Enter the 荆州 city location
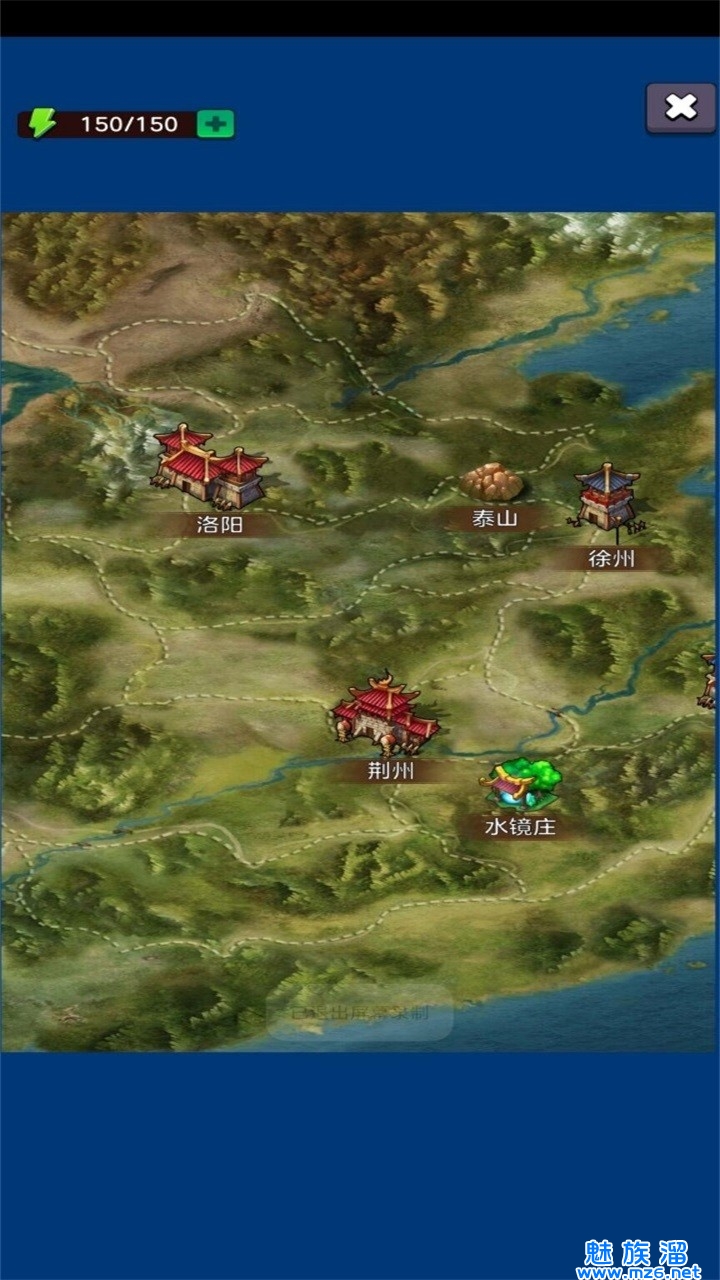The height and width of the screenshot is (1280, 720). pos(385,714)
